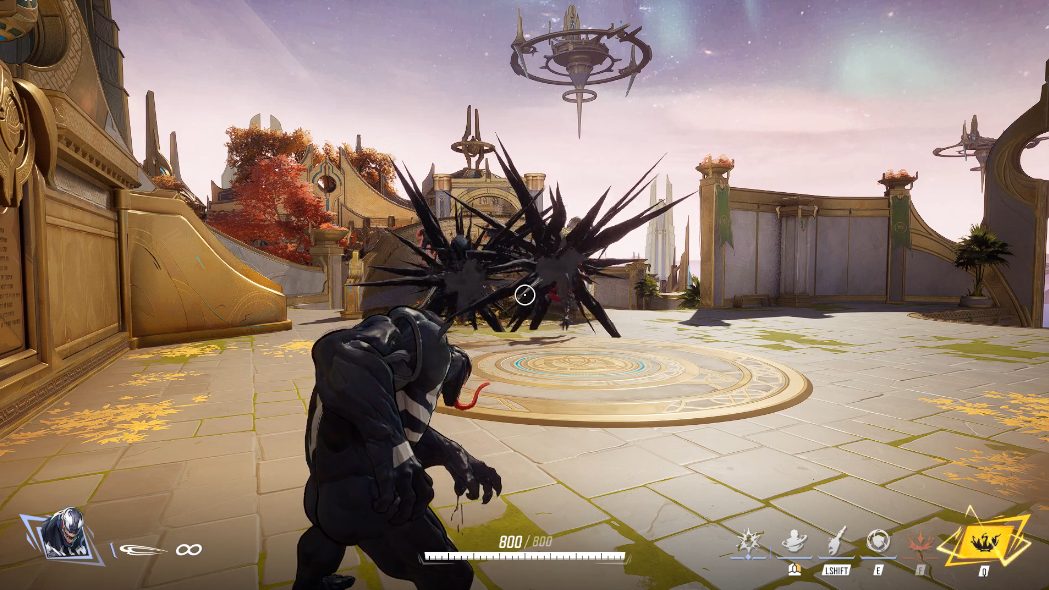
Task: Choose the spinning figure ability icon
Action: (x=792, y=541)
